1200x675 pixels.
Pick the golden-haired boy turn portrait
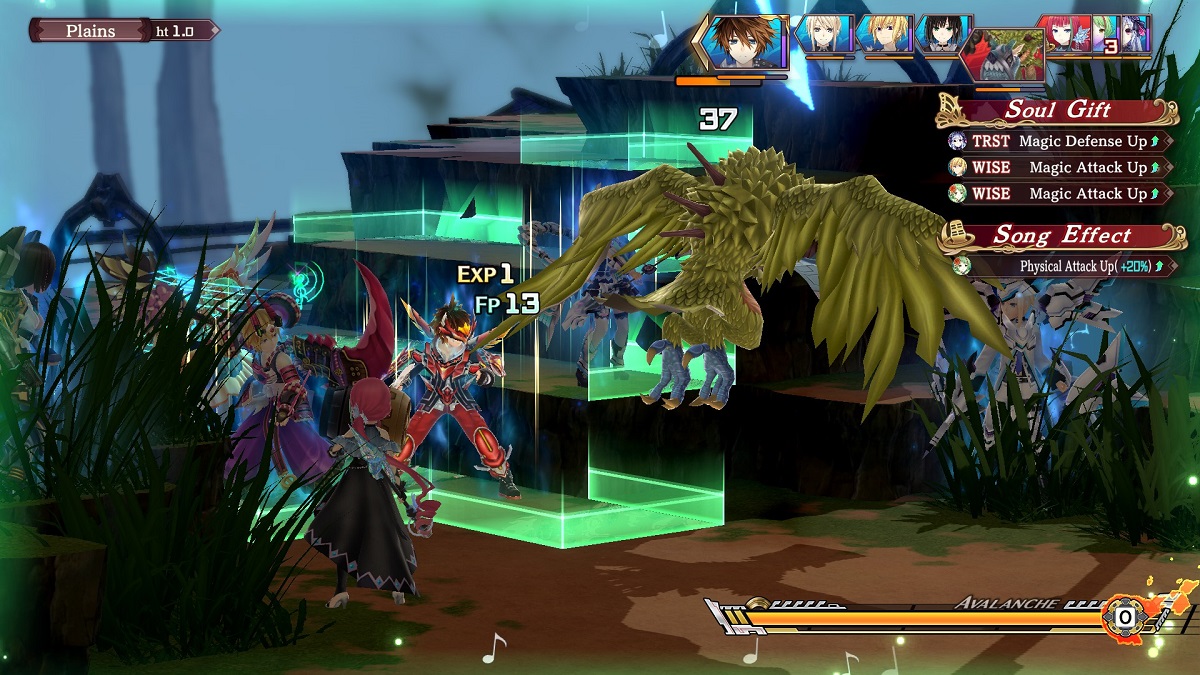[x=884, y=35]
